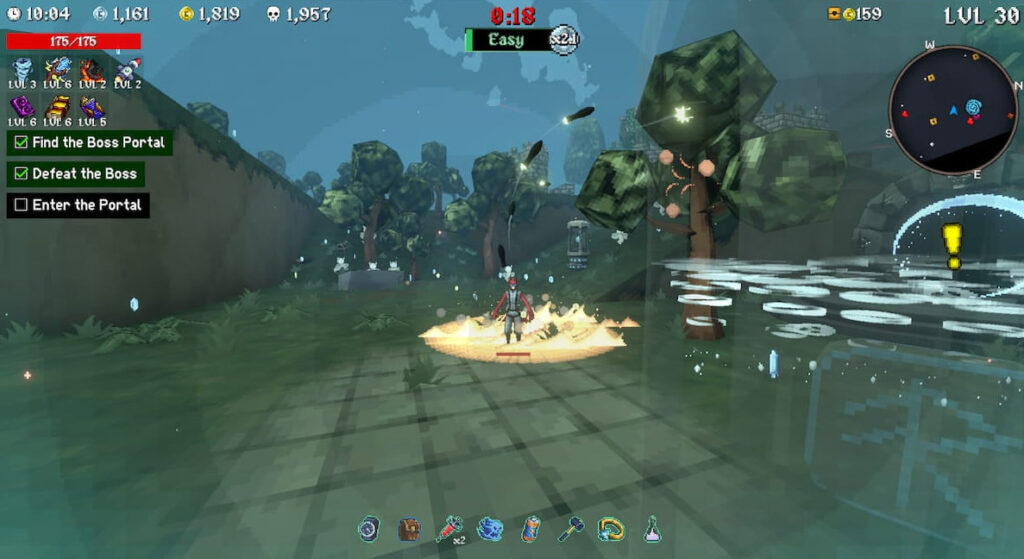Click the potion flask item
Viewport: 1024px width, 559px height.
click(x=651, y=529)
